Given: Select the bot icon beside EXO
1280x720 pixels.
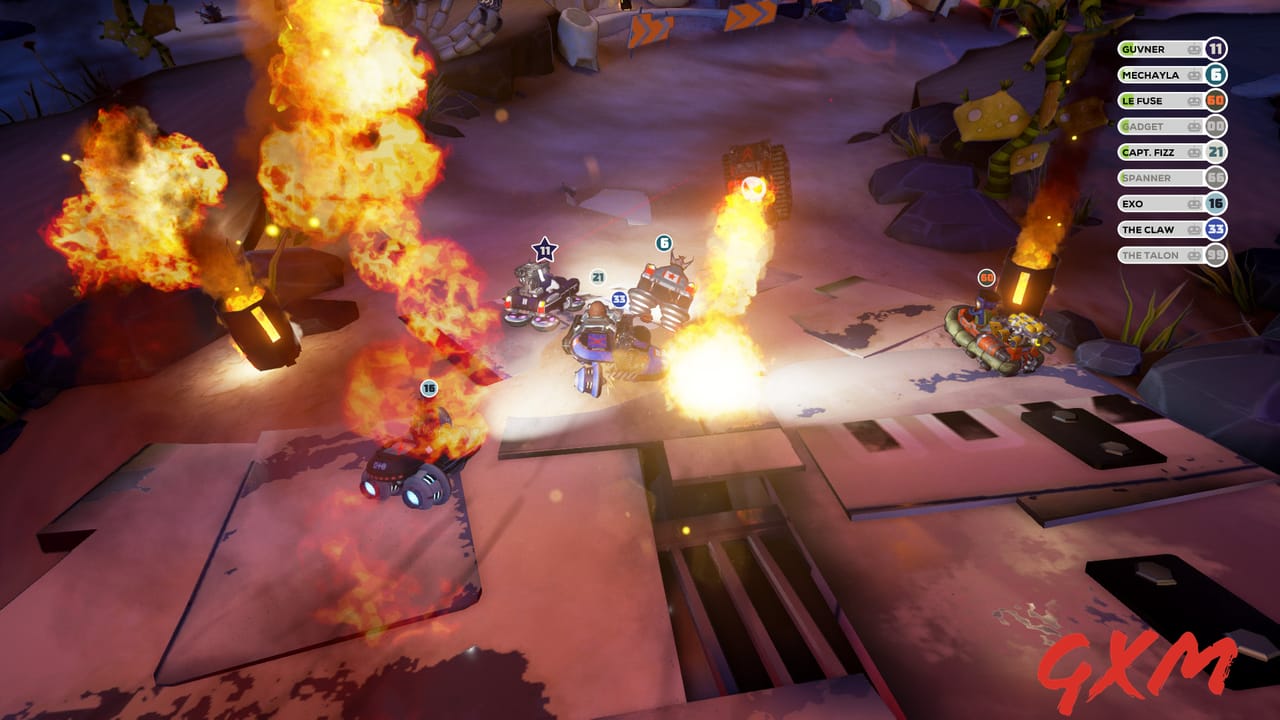Looking at the screenshot, I should (1193, 203).
